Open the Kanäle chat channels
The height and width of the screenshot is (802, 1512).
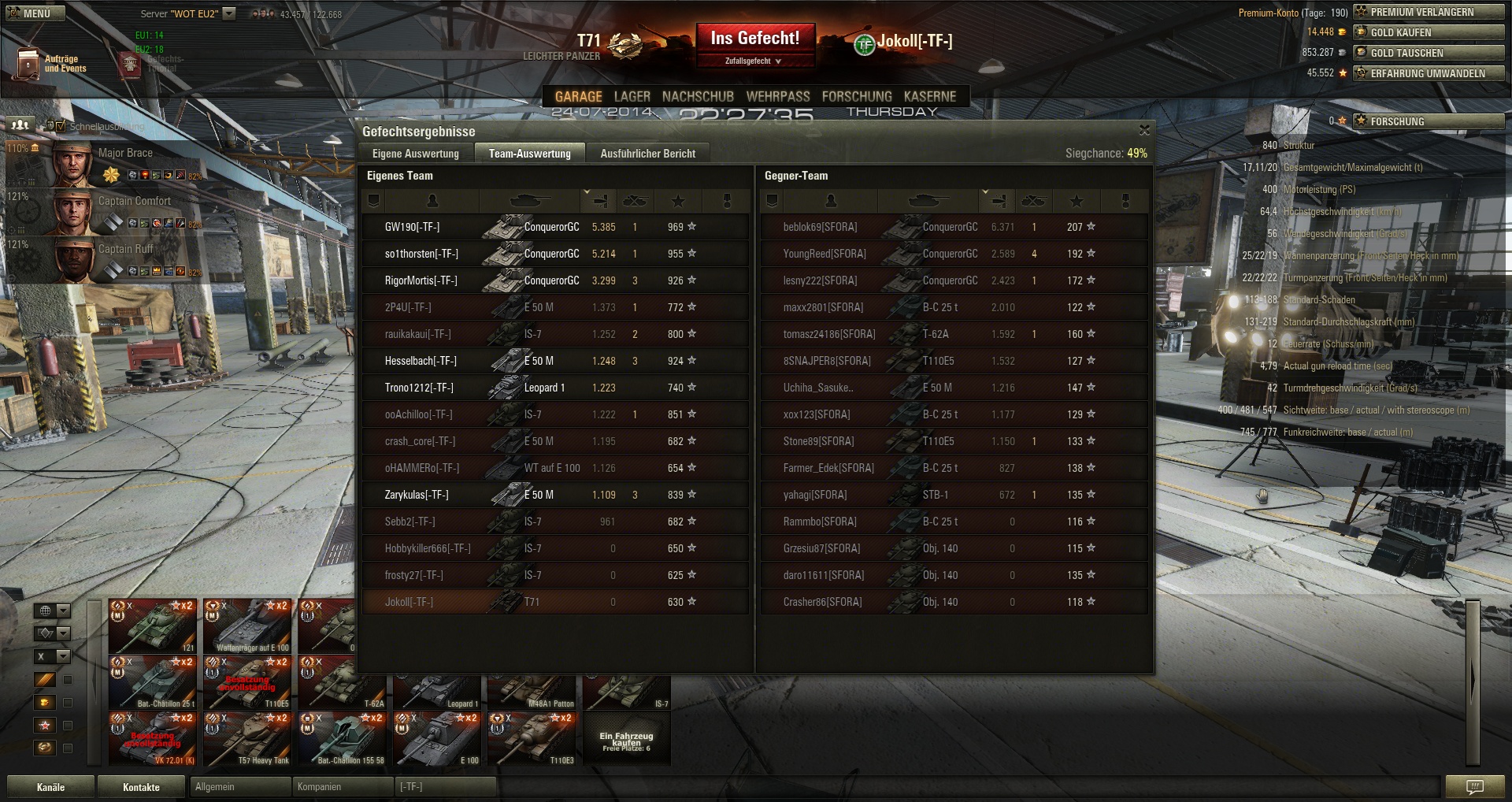coord(50,787)
